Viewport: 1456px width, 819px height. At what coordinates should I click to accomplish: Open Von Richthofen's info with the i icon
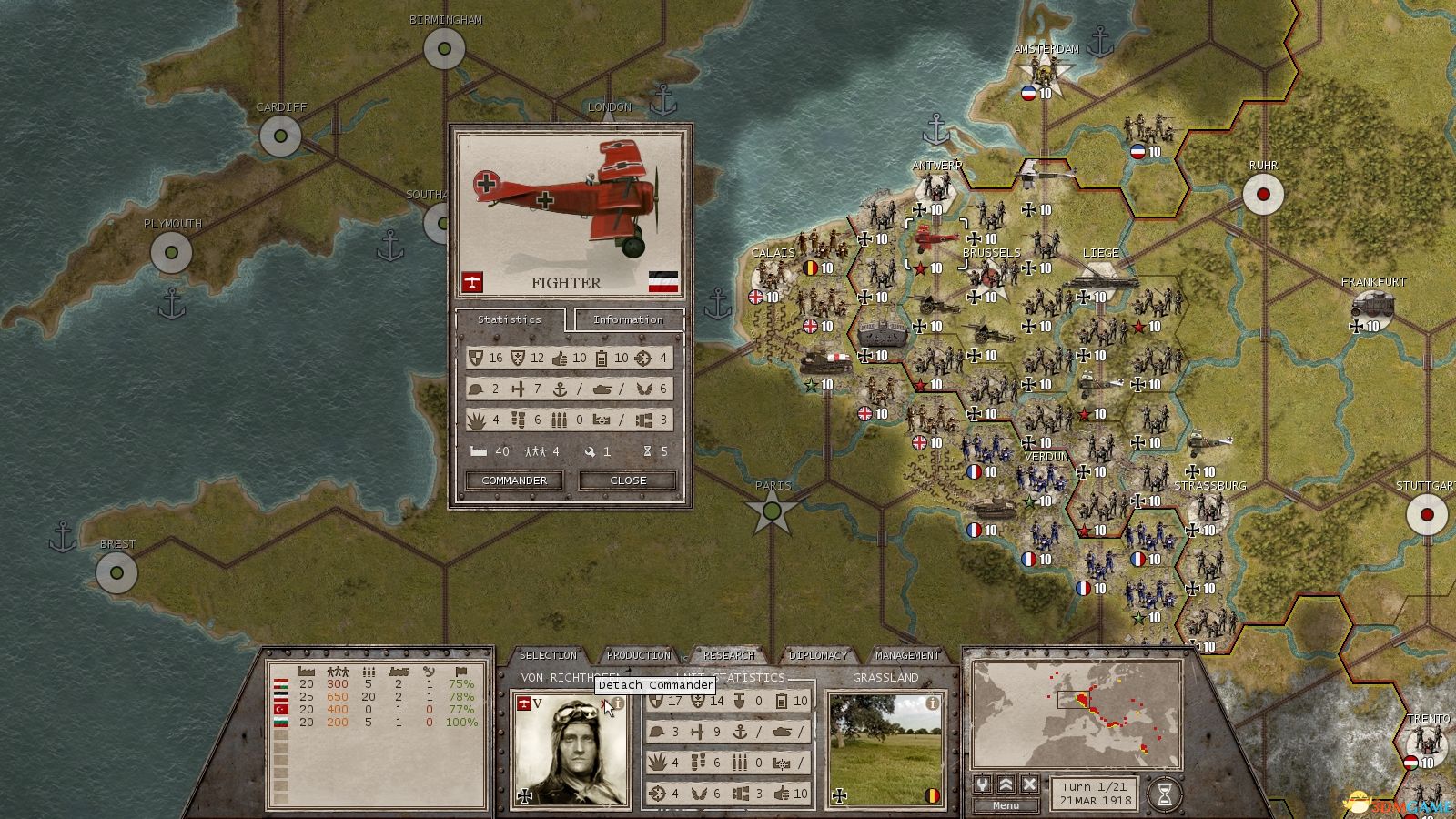point(617,703)
